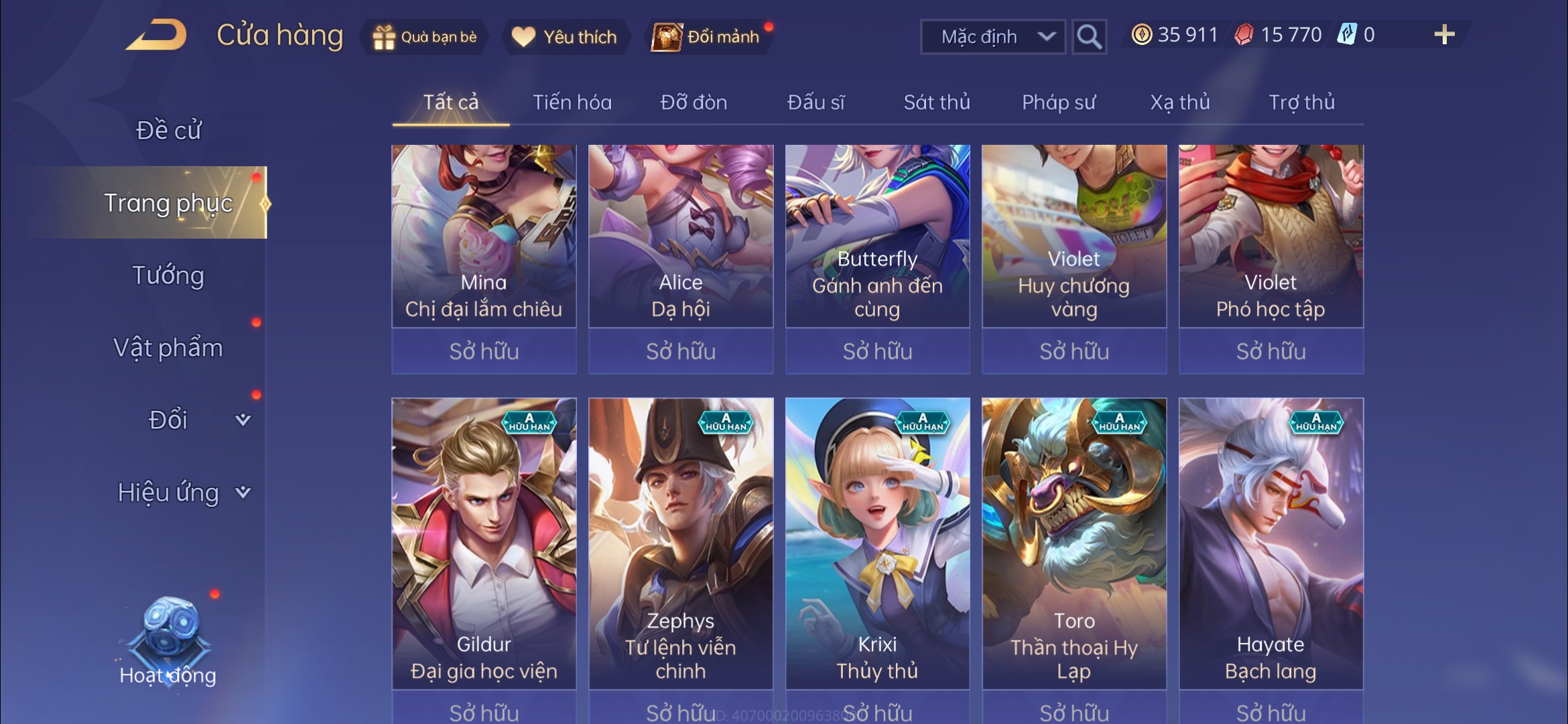
Task: Open the Đề cử shop section
Action: click(168, 130)
